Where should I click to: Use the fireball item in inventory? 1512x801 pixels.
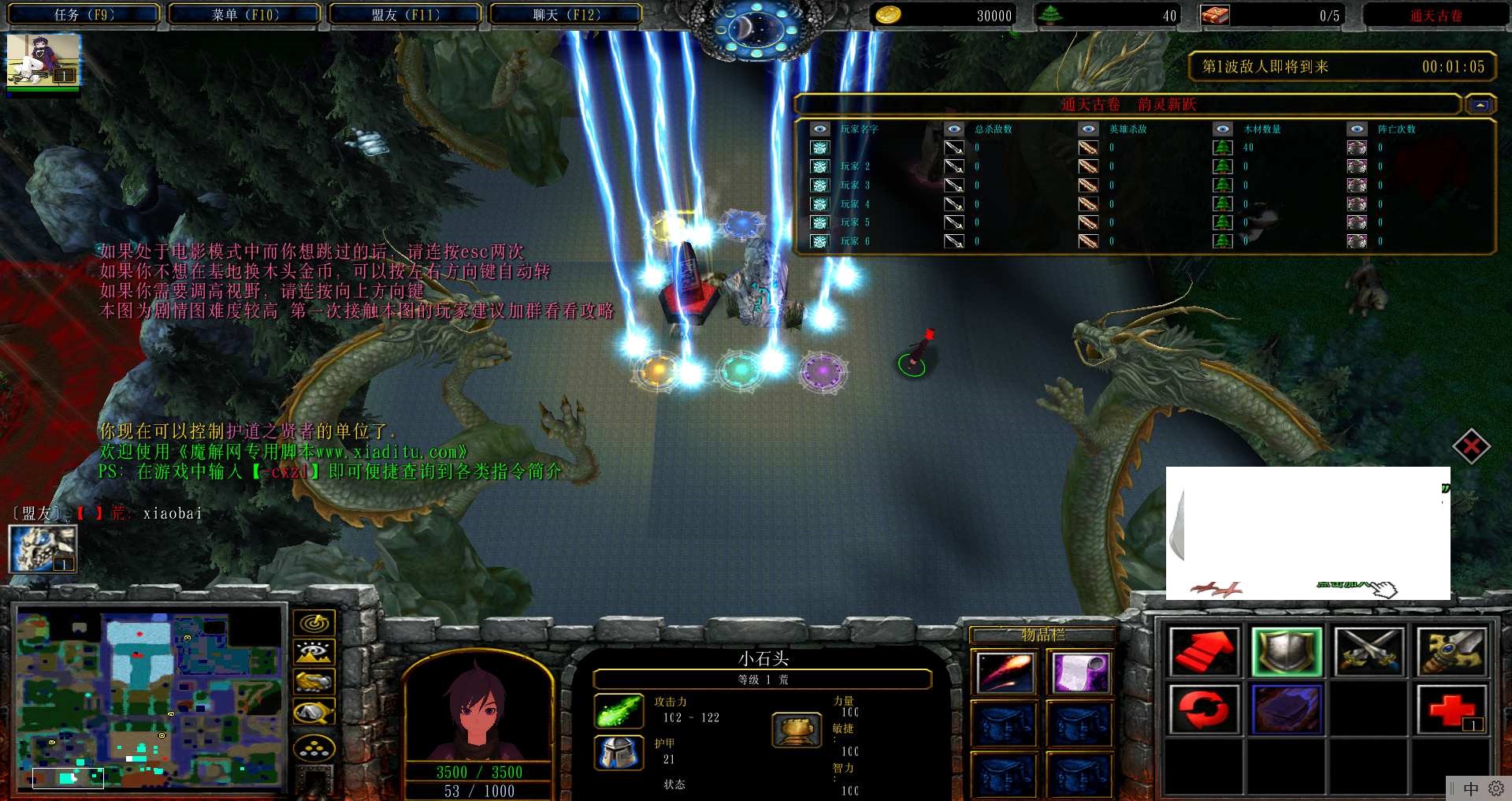pyautogui.click(x=1004, y=672)
